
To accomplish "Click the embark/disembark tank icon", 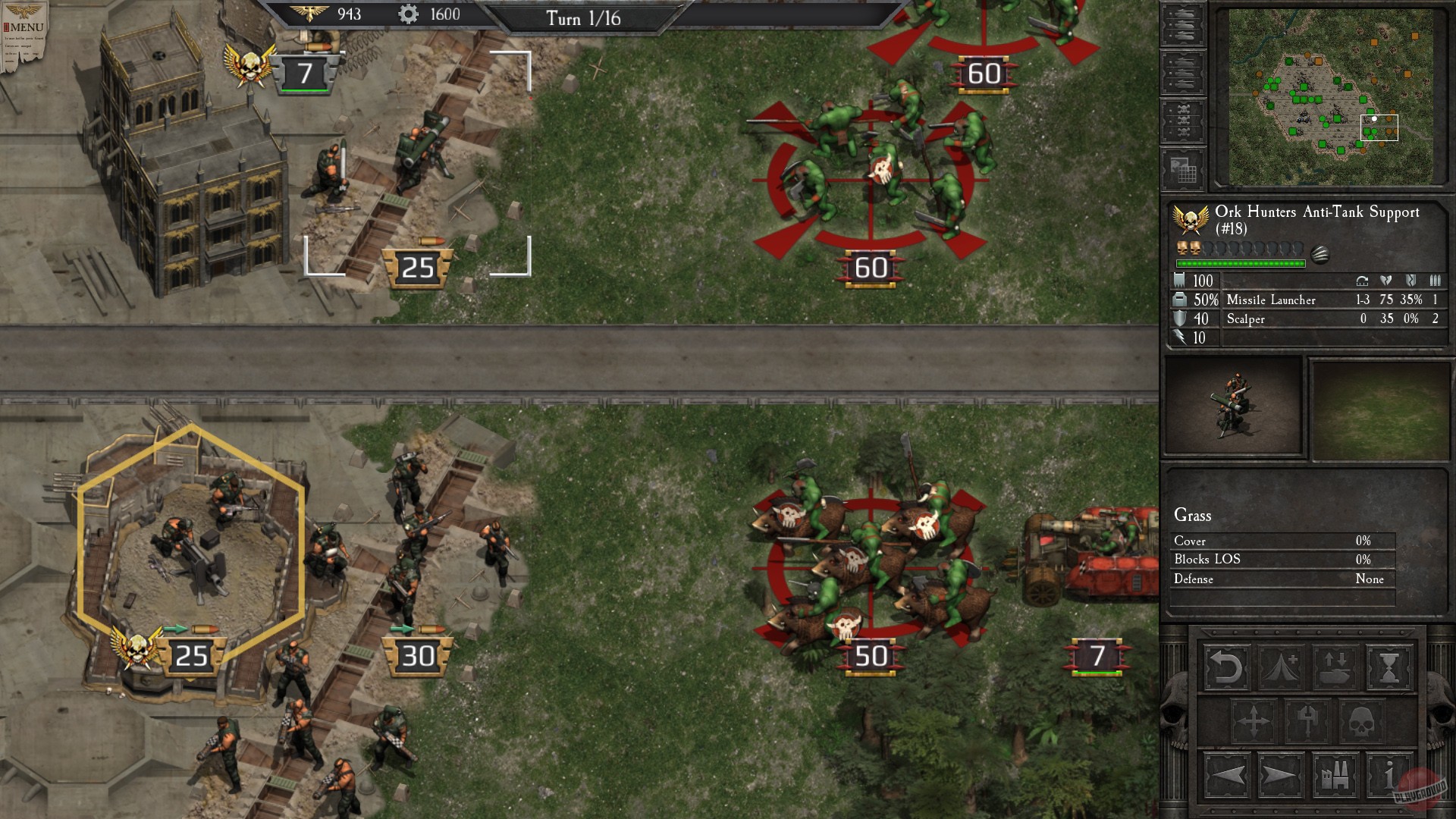I will pyautogui.click(x=1335, y=669).
